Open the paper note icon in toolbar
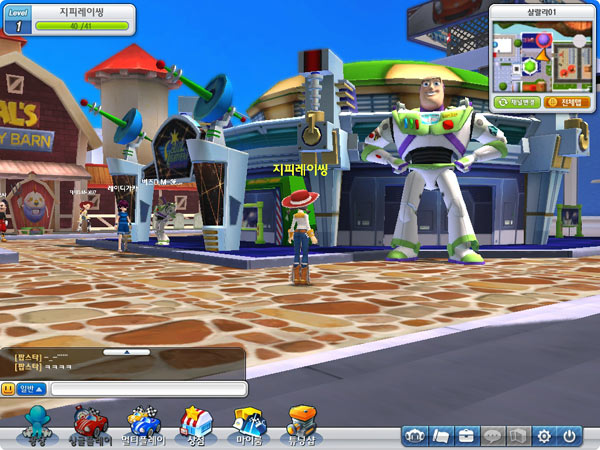The image size is (600, 450). 441,436
